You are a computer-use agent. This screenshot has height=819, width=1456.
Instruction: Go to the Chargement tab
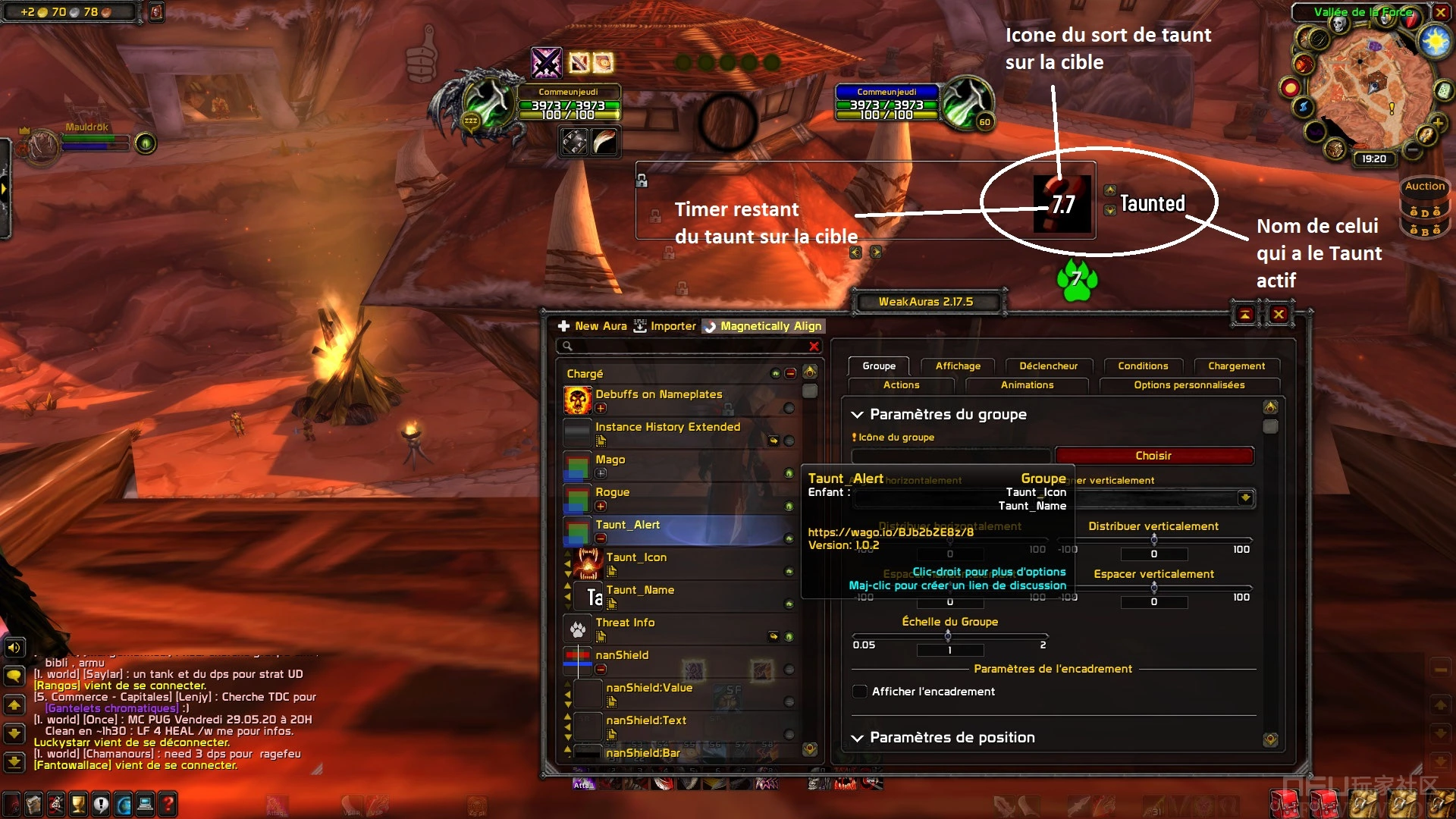tap(1236, 366)
